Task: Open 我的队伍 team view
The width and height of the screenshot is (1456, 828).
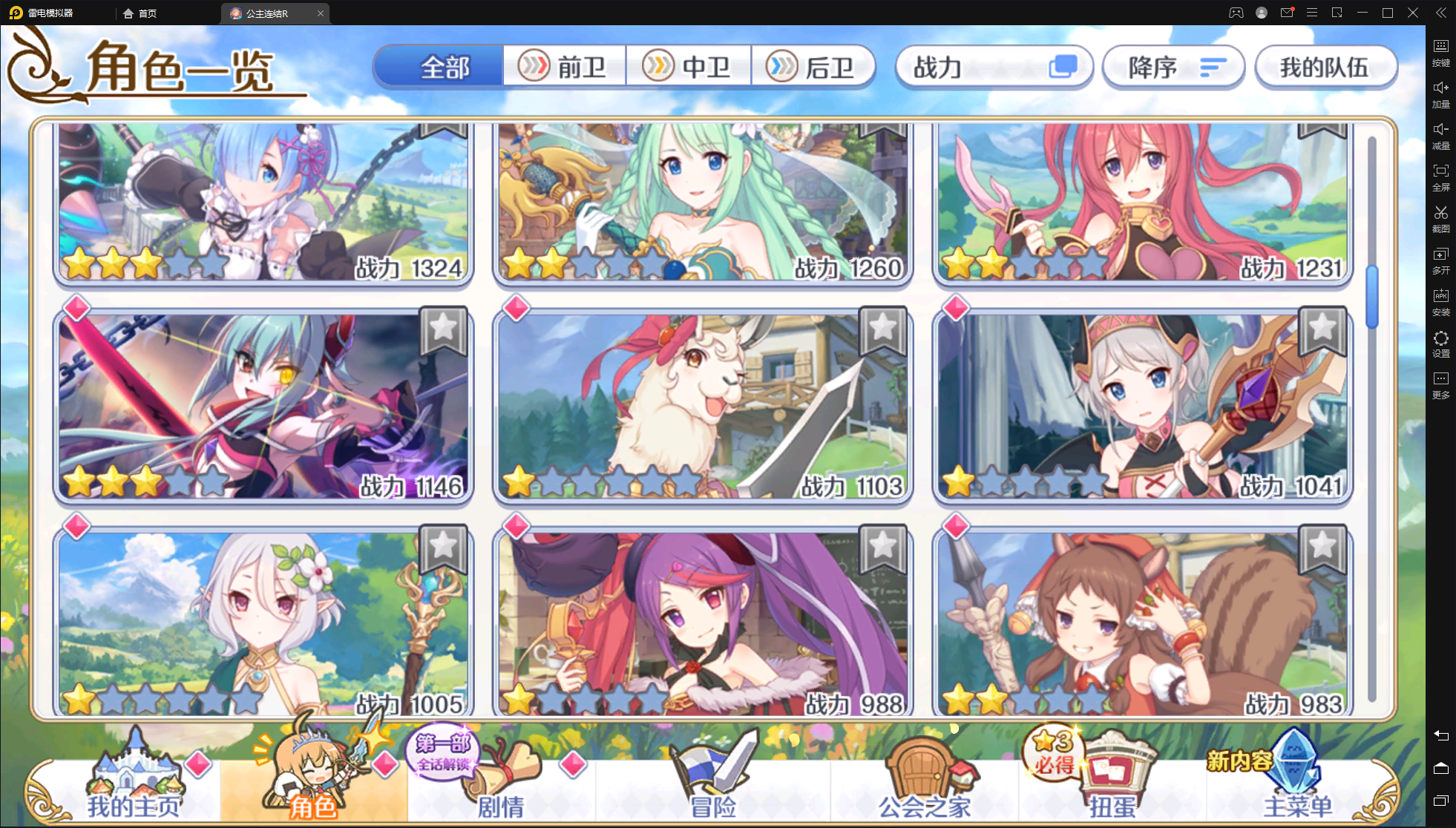Action: click(1326, 67)
